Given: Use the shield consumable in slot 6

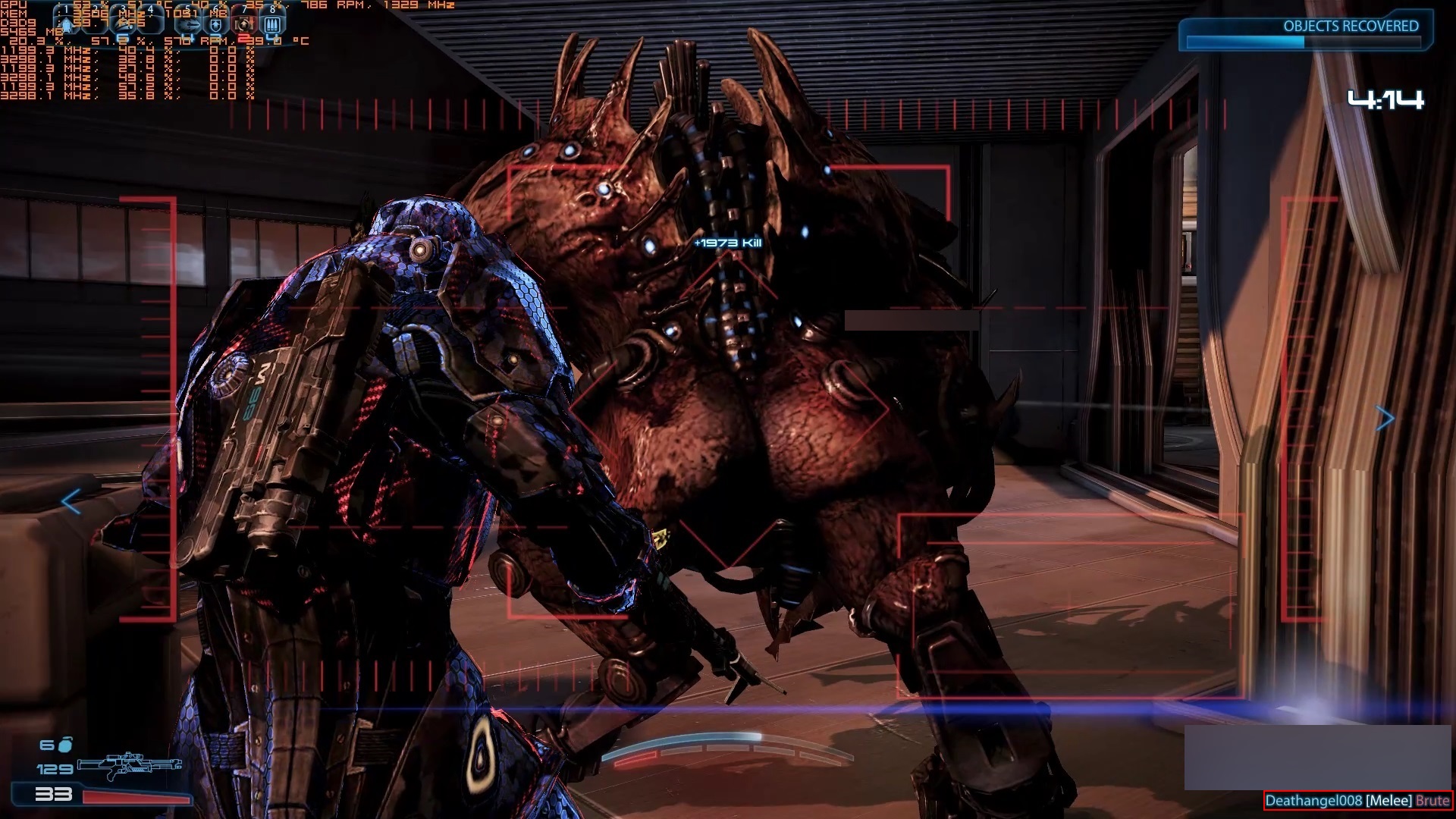Looking at the screenshot, I should (x=216, y=24).
